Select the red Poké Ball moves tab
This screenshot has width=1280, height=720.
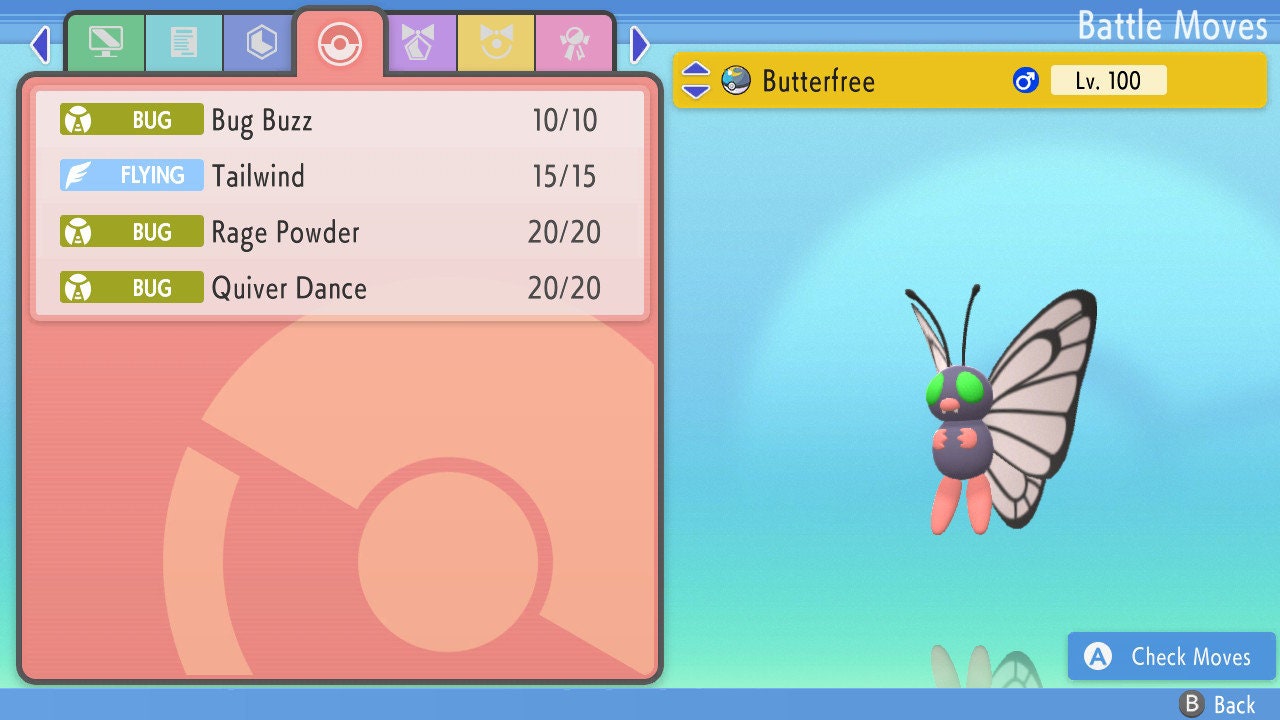coord(339,43)
